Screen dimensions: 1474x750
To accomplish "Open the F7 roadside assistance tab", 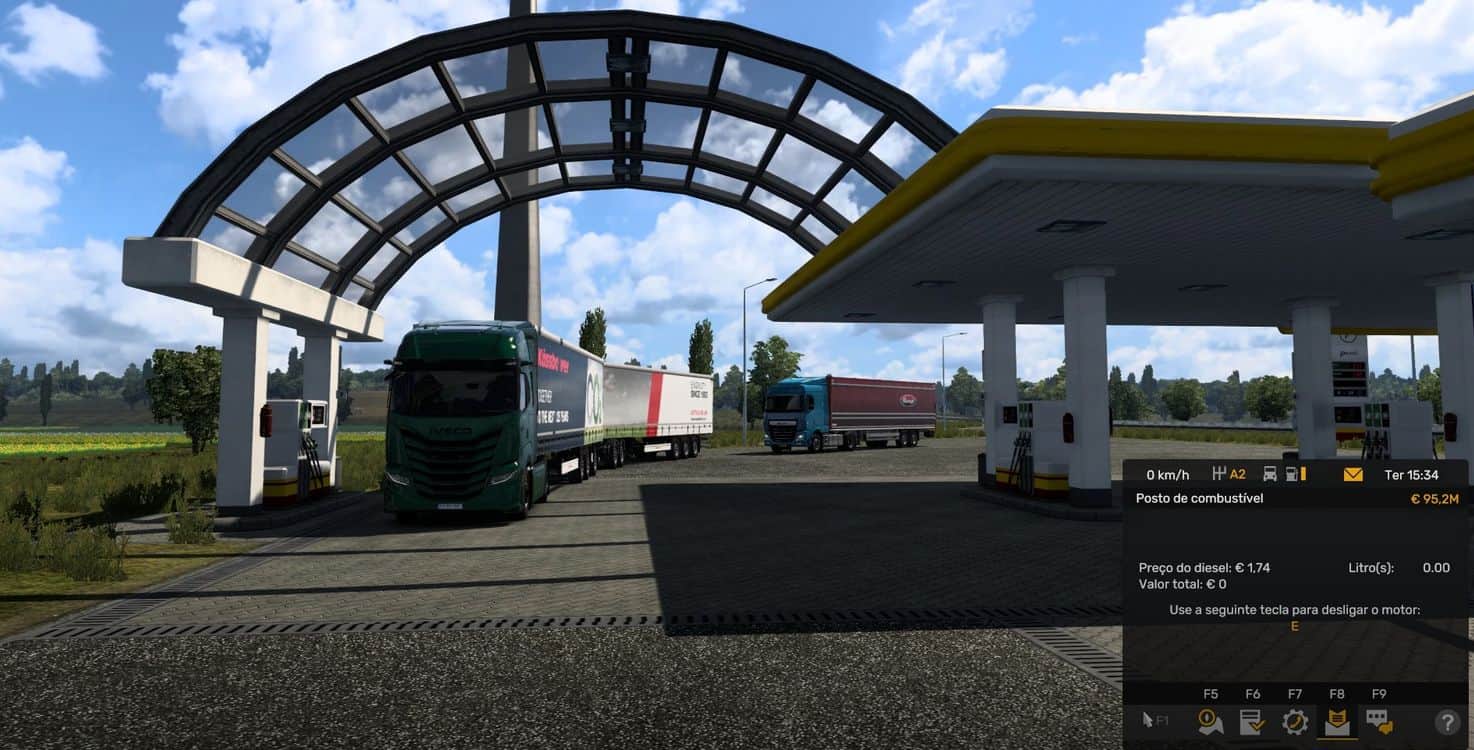I will coord(1295,721).
